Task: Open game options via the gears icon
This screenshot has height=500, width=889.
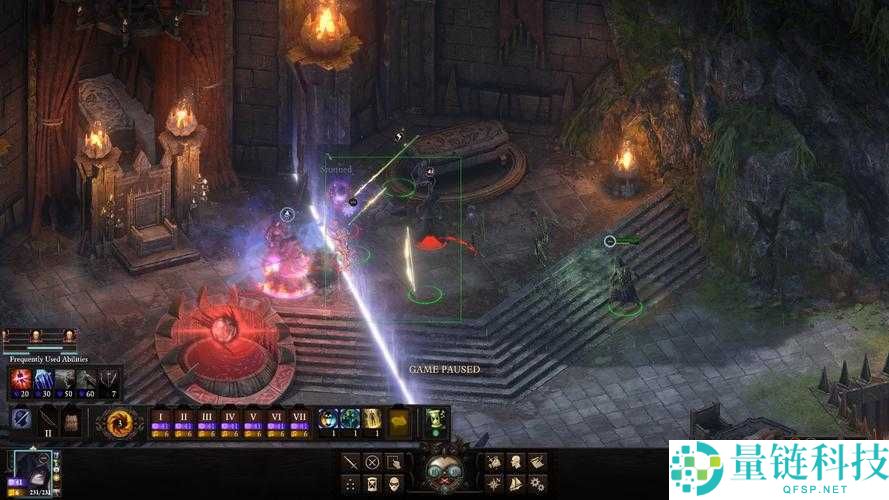Action: 539,484
